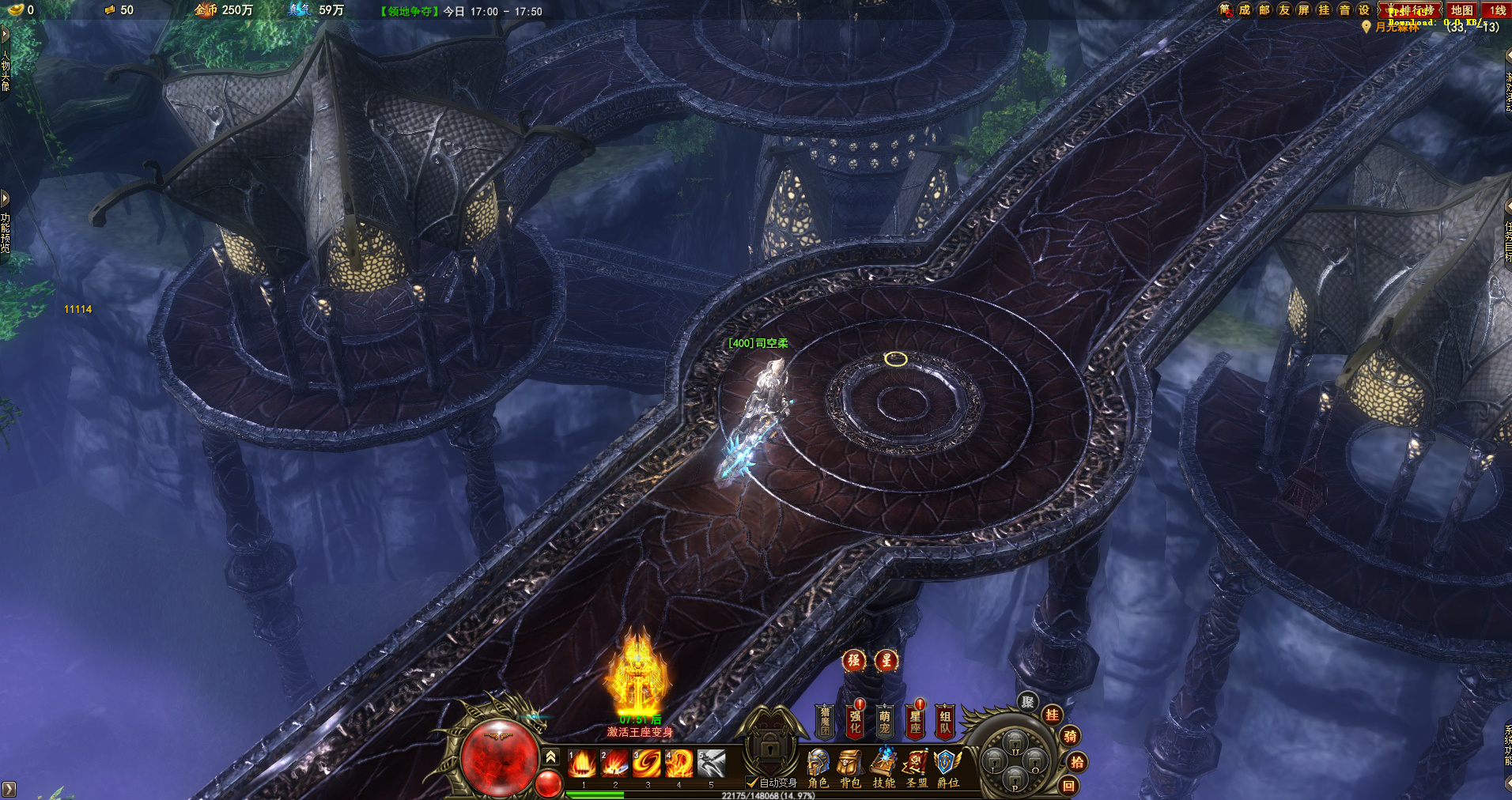Image resolution: width=1512 pixels, height=800 pixels.
Task: Open the 猎魔团 demon hunter banner
Action: [825, 721]
